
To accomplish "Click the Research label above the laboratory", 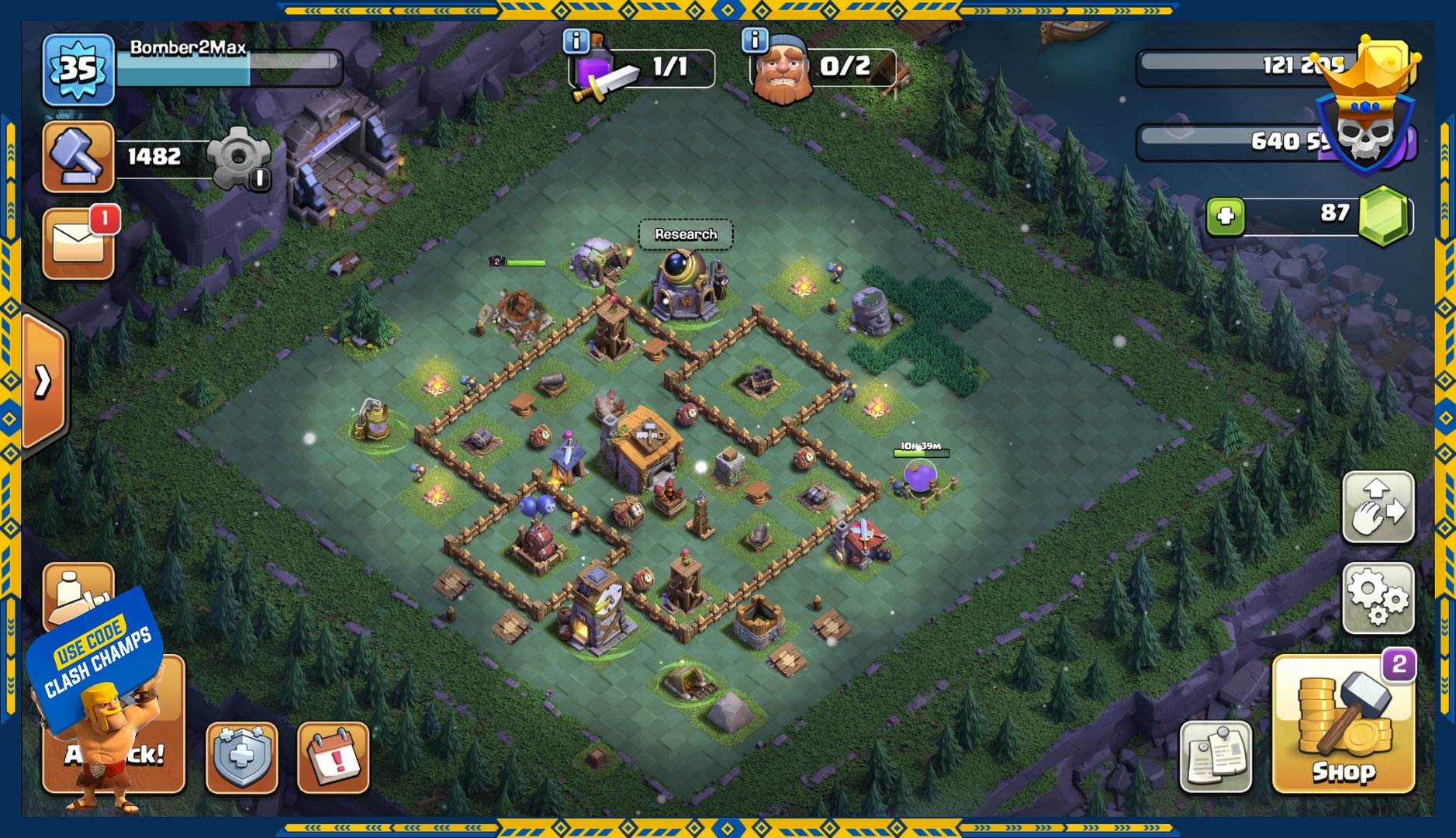I will (x=686, y=234).
